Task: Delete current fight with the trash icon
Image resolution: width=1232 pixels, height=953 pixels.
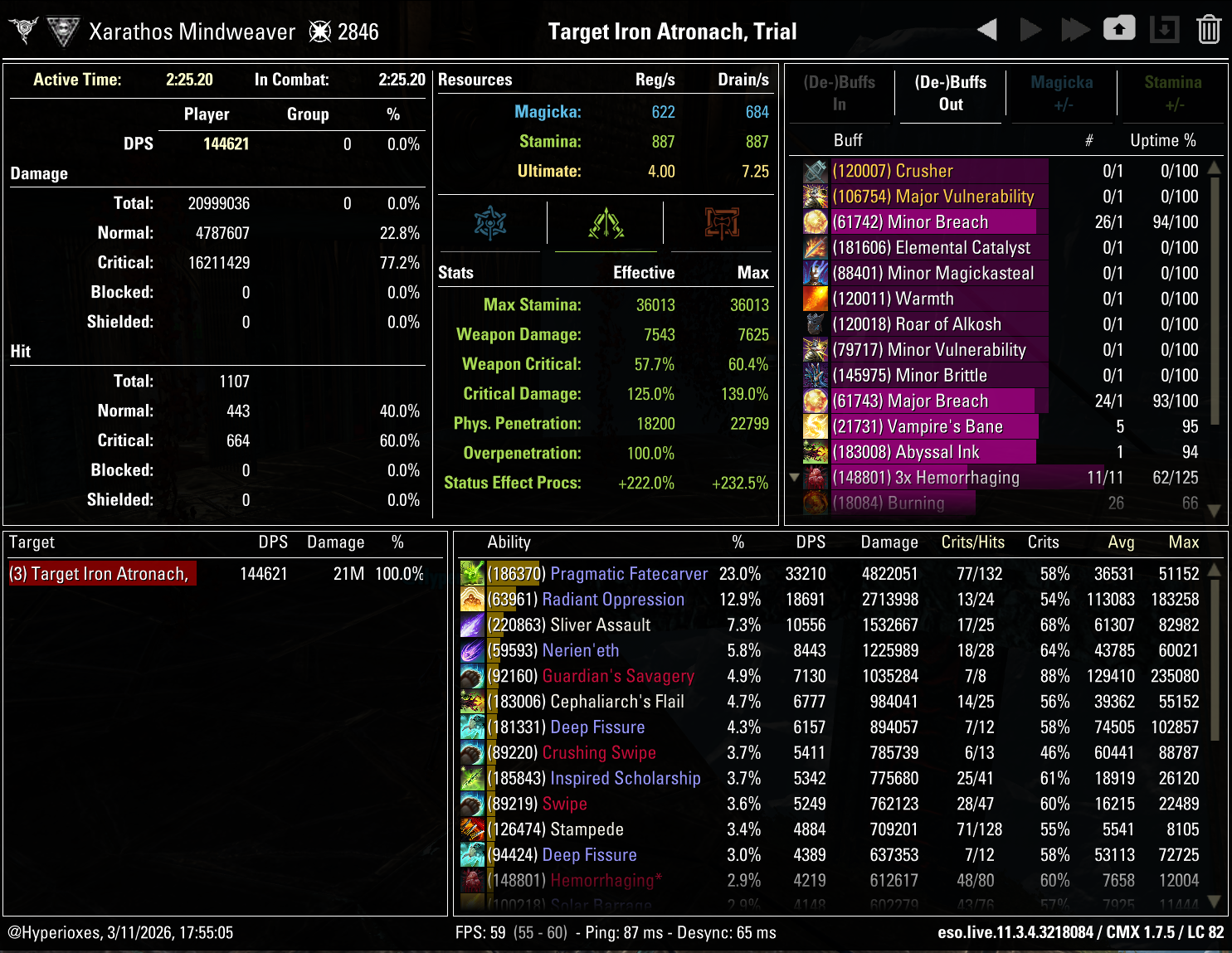Action: click(x=1209, y=28)
